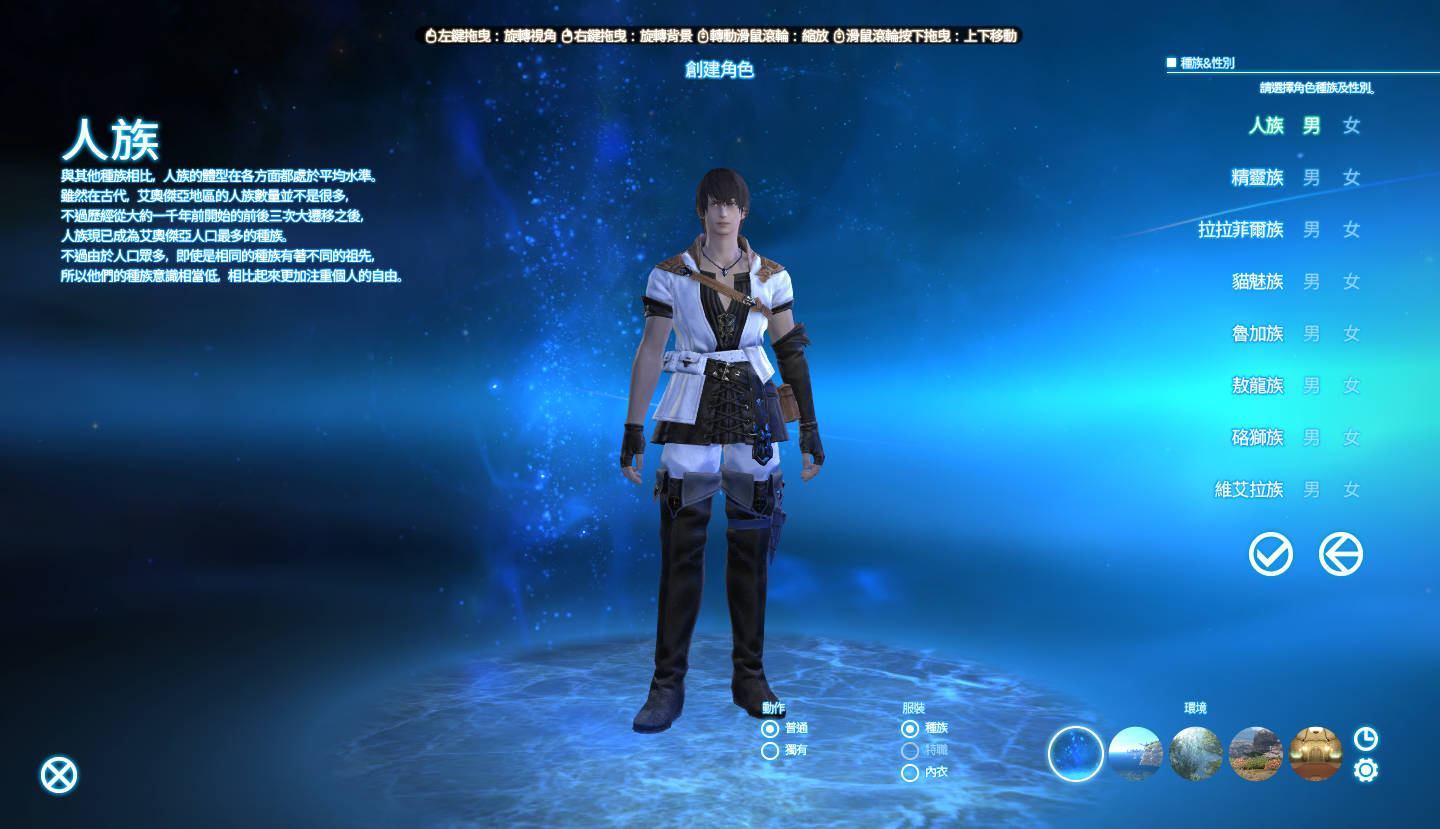Choose 女 for the 人族 race

(x=1350, y=126)
